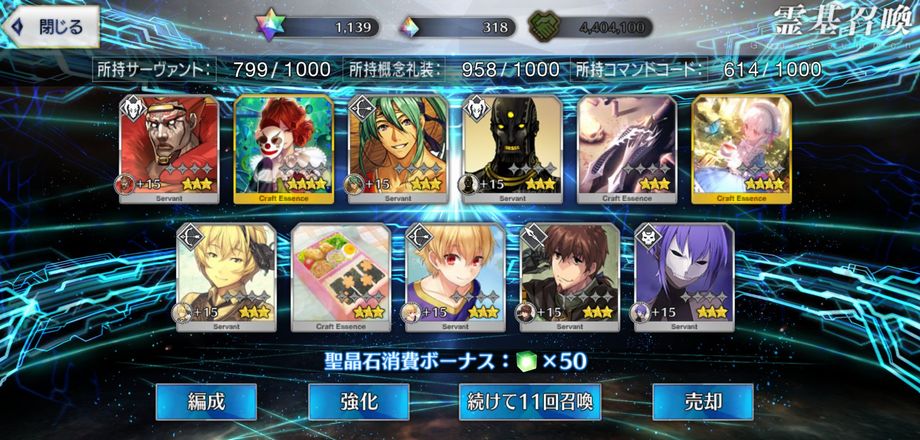Image resolution: width=920 pixels, height=440 pixels.
Task: Summon again with 続けて11回召喚
Action: pyautogui.click(x=530, y=402)
